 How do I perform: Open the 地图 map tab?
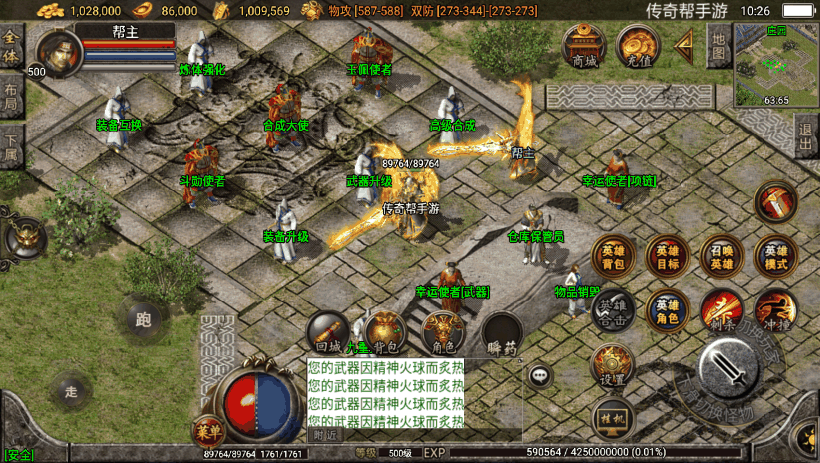tap(718, 46)
